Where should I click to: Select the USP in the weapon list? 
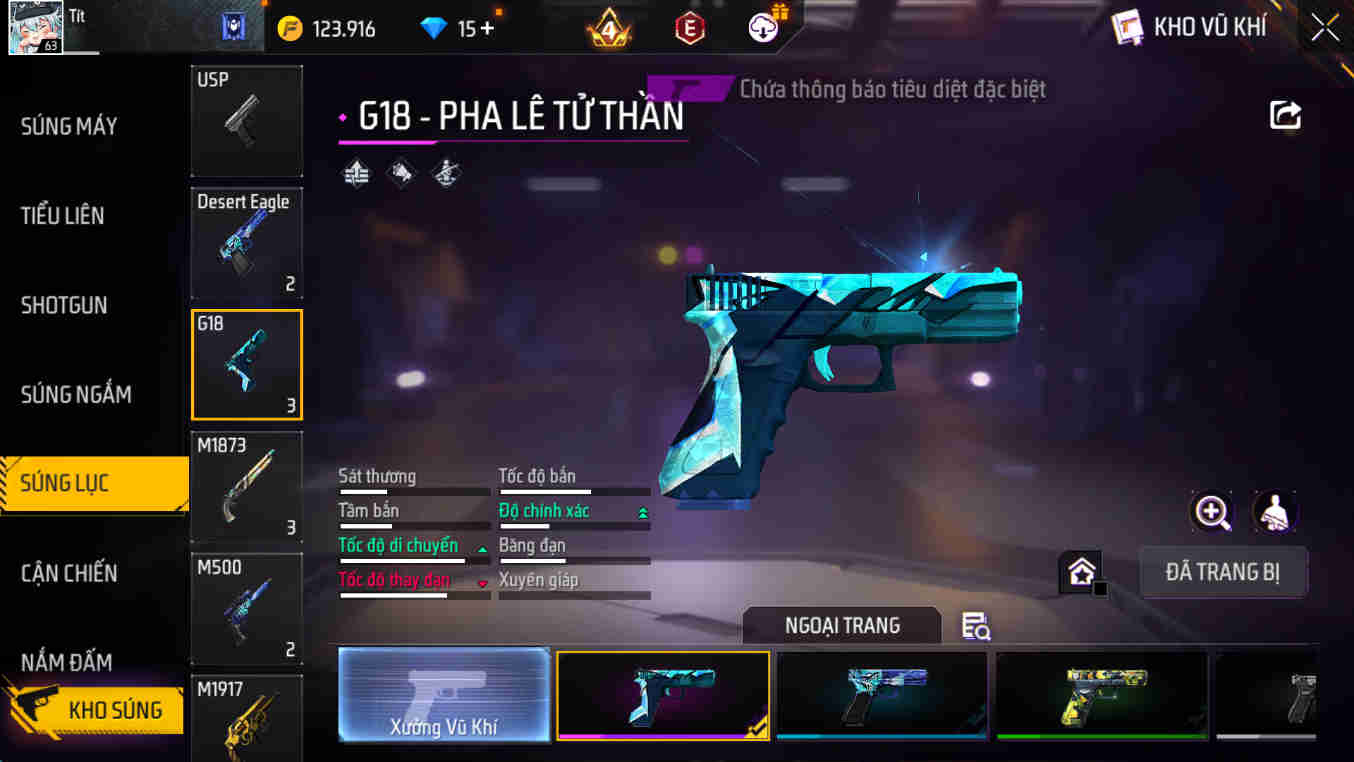246,120
